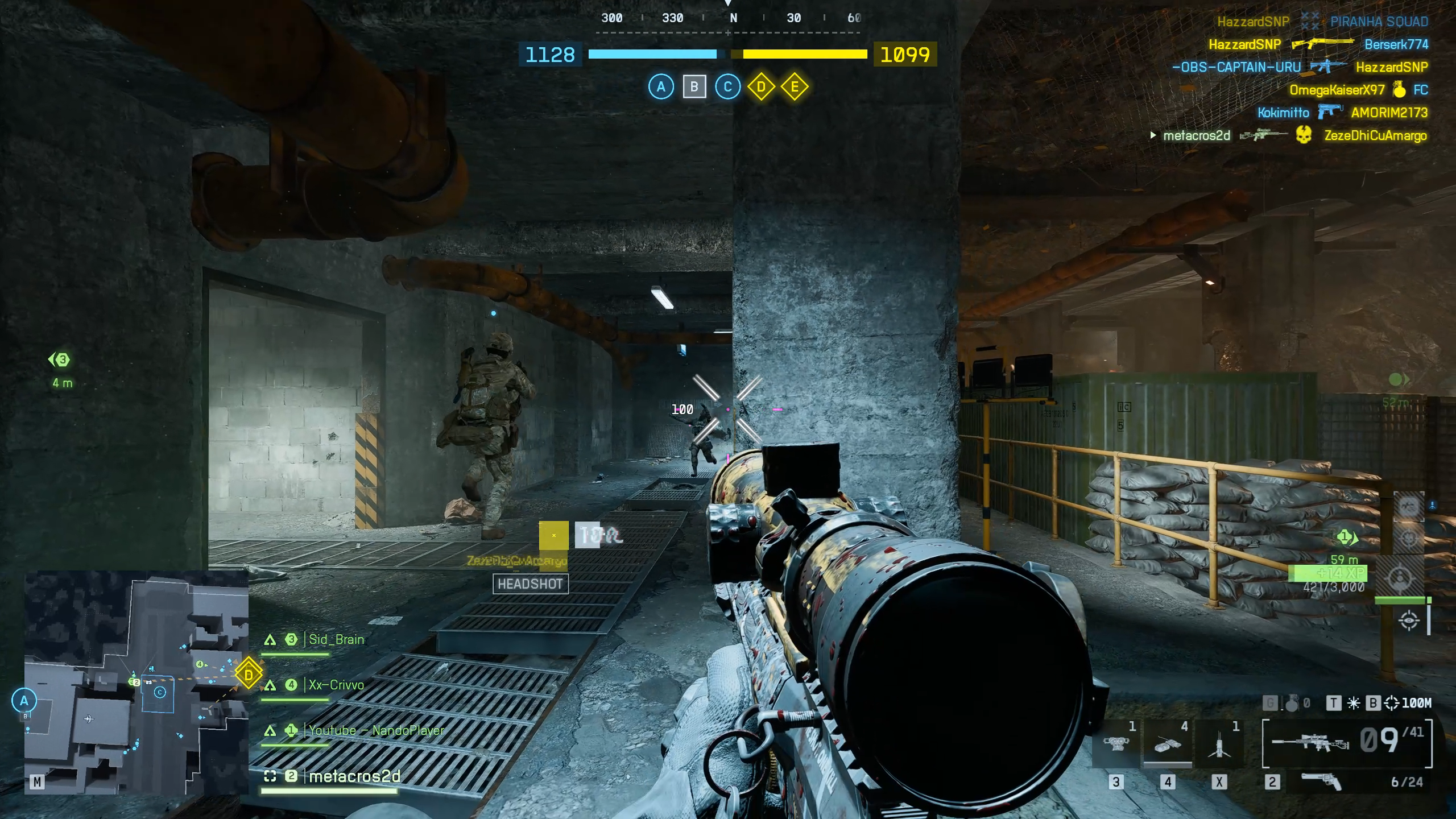Click the blue circle objective C indicator

coord(727,87)
